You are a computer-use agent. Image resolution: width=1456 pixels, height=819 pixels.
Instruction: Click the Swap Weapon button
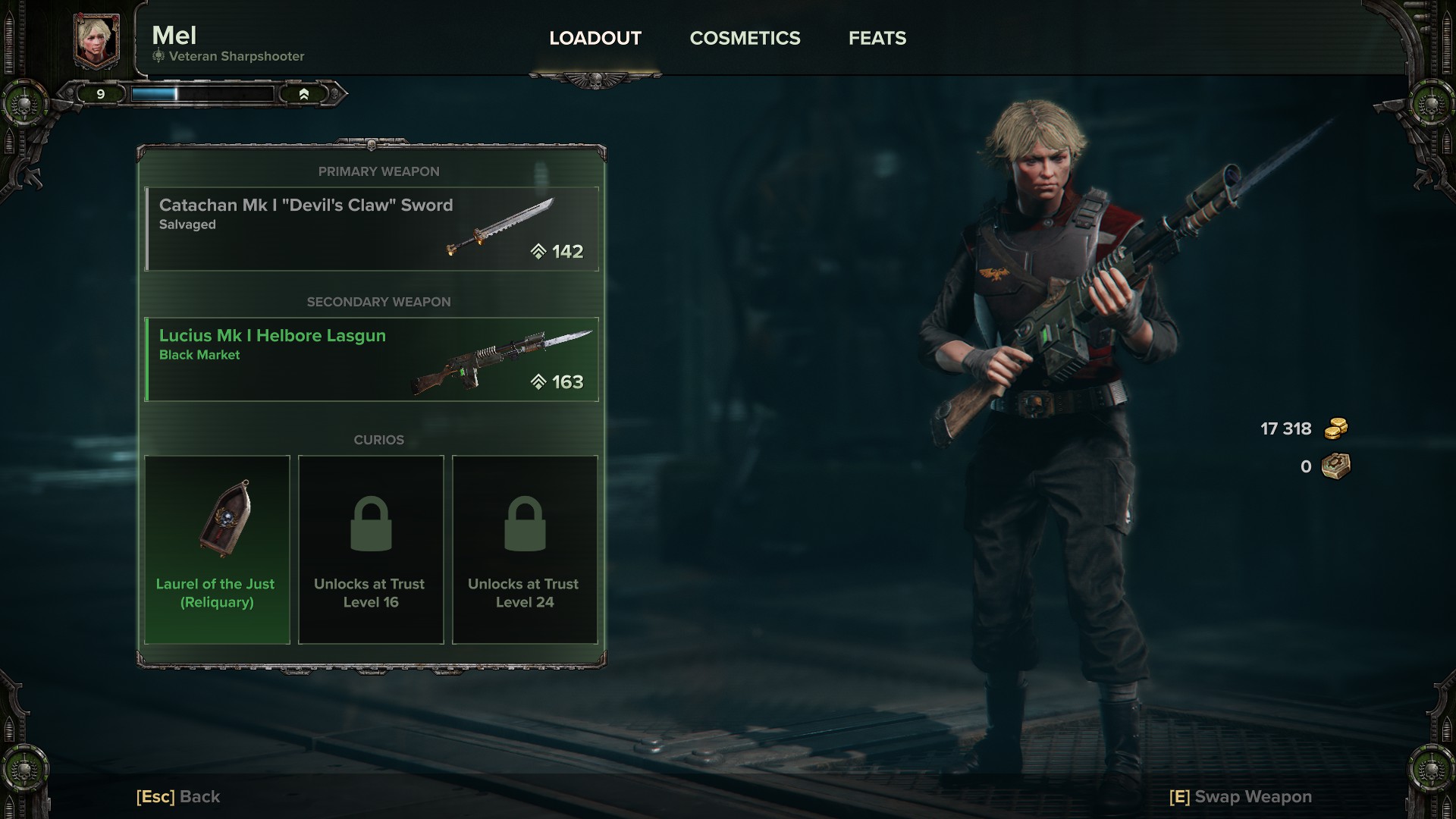[x=1241, y=796]
